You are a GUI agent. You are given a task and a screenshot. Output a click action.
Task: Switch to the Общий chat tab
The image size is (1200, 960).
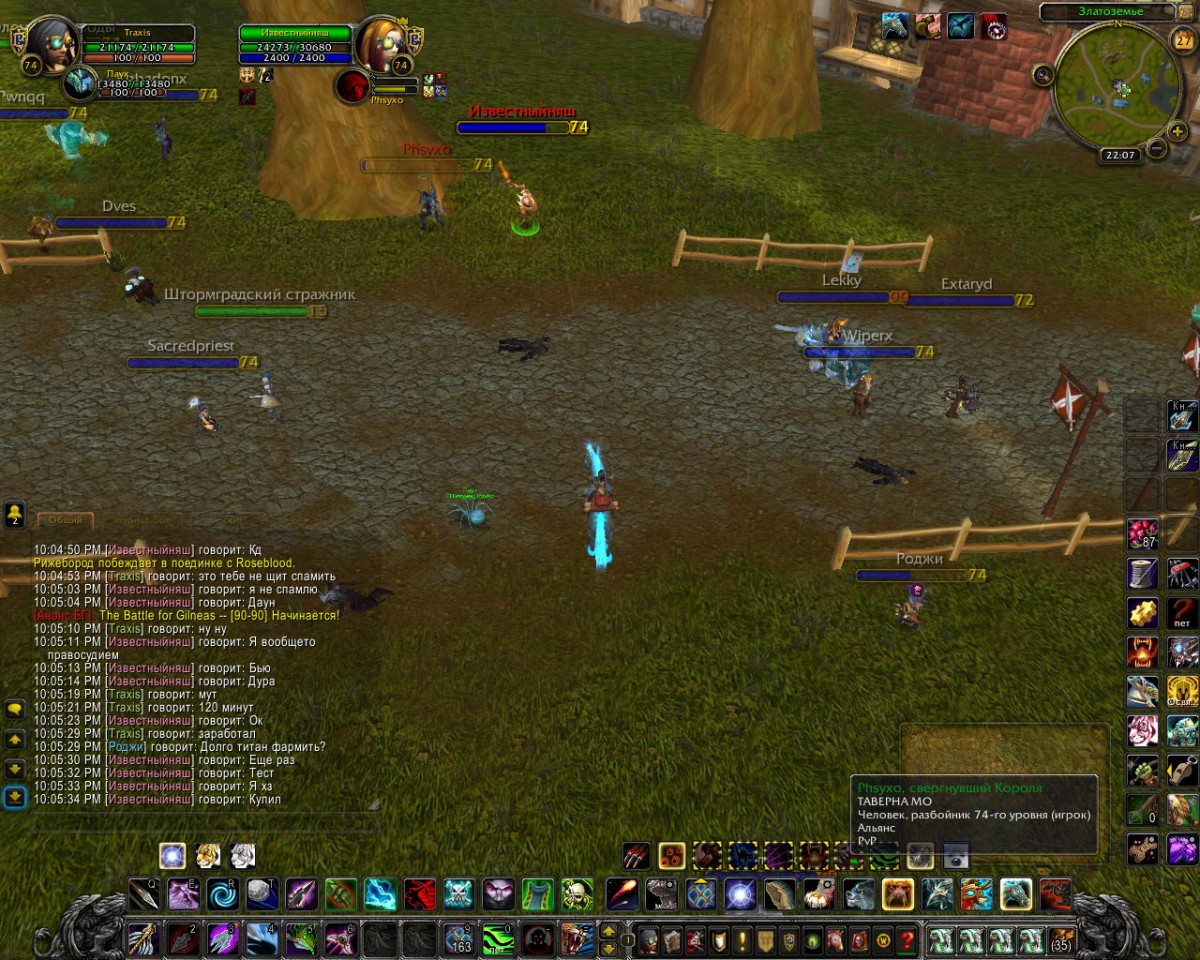pos(65,520)
